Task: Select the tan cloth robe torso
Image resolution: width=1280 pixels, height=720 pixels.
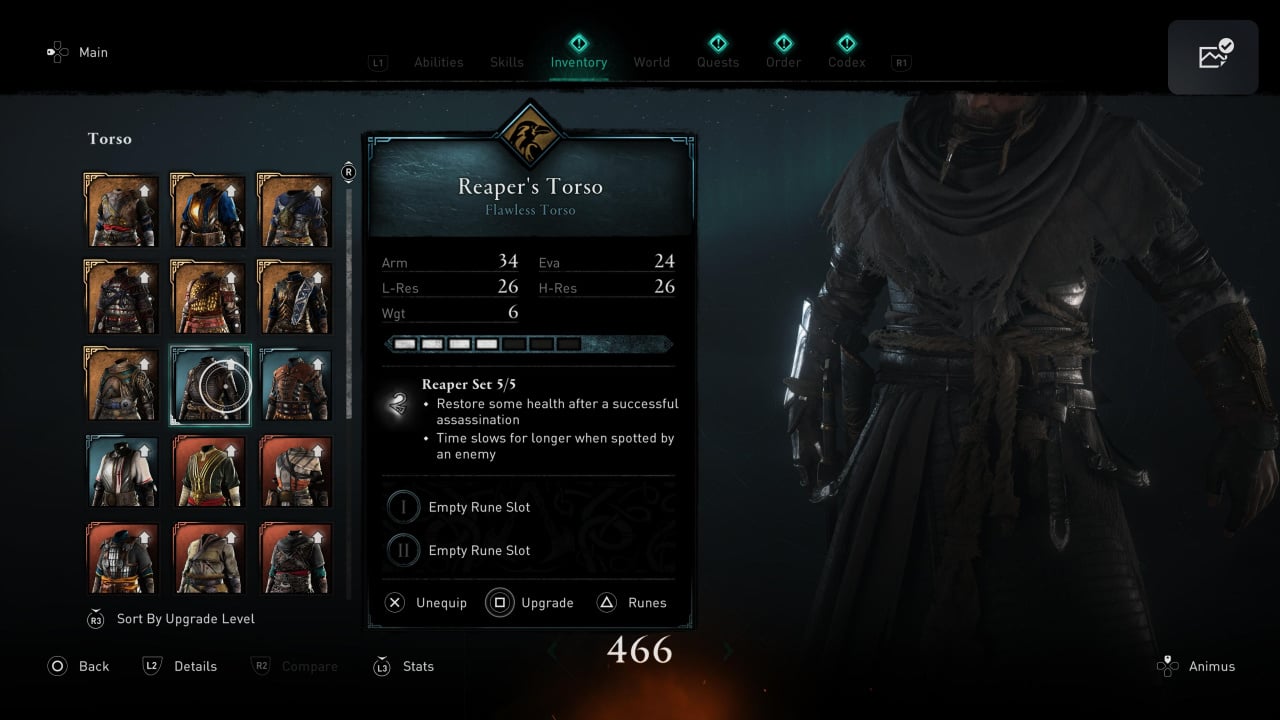Action: point(208,558)
